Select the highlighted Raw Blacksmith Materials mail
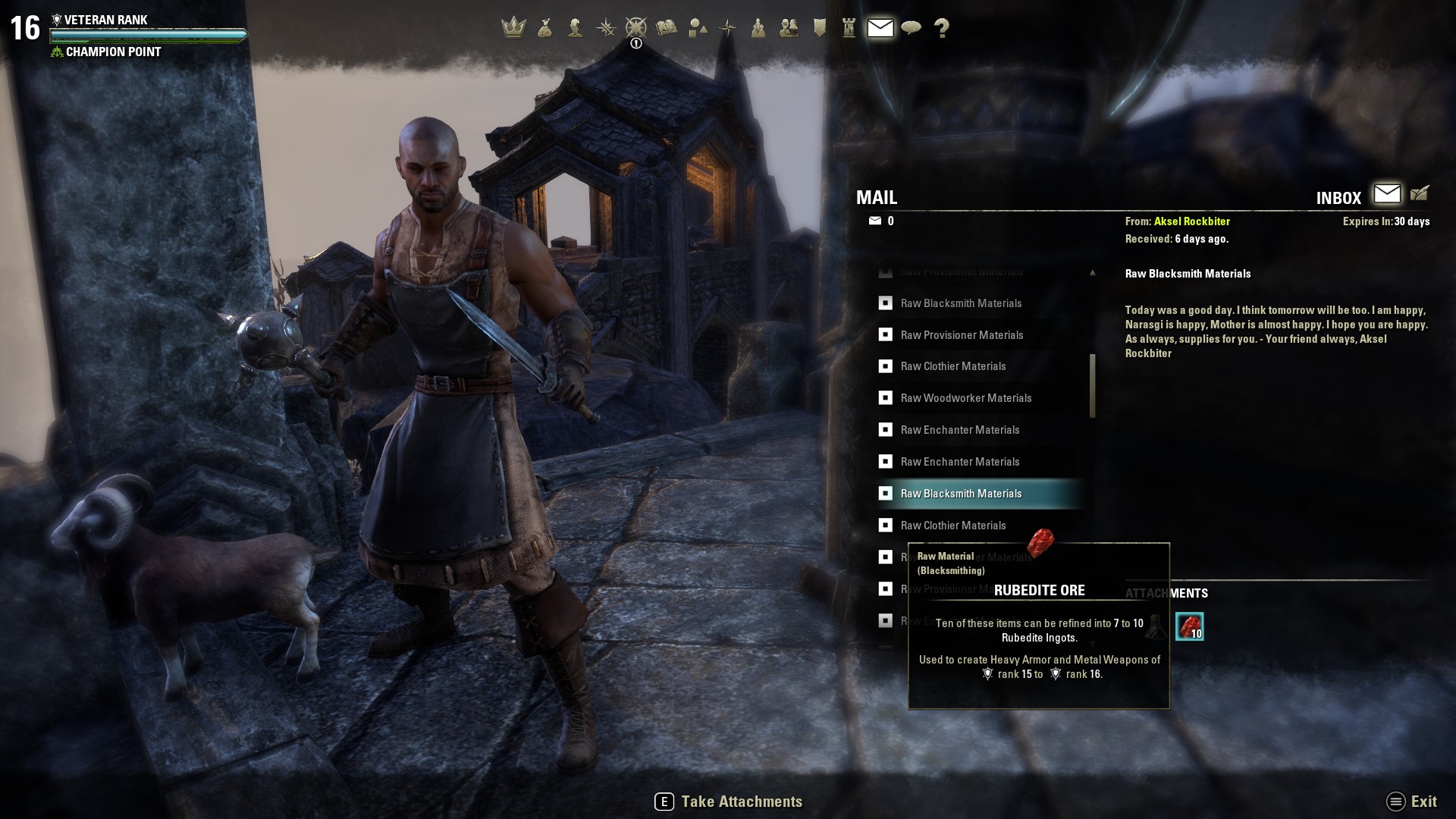1456x819 pixels. click(x=961, y=494)
